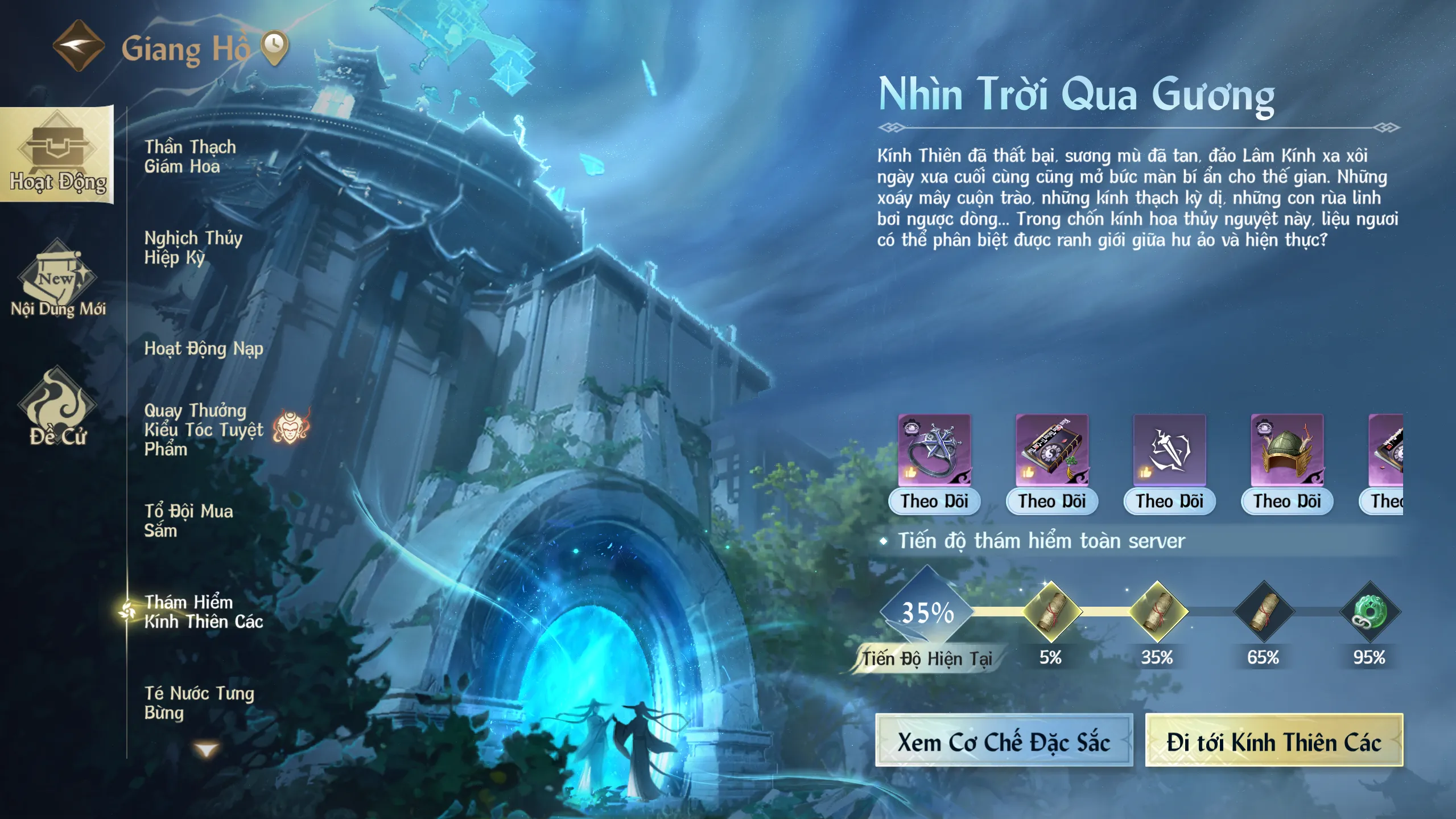Click the down arrow below the event list
1456x819 pixels.
[206, 750]
